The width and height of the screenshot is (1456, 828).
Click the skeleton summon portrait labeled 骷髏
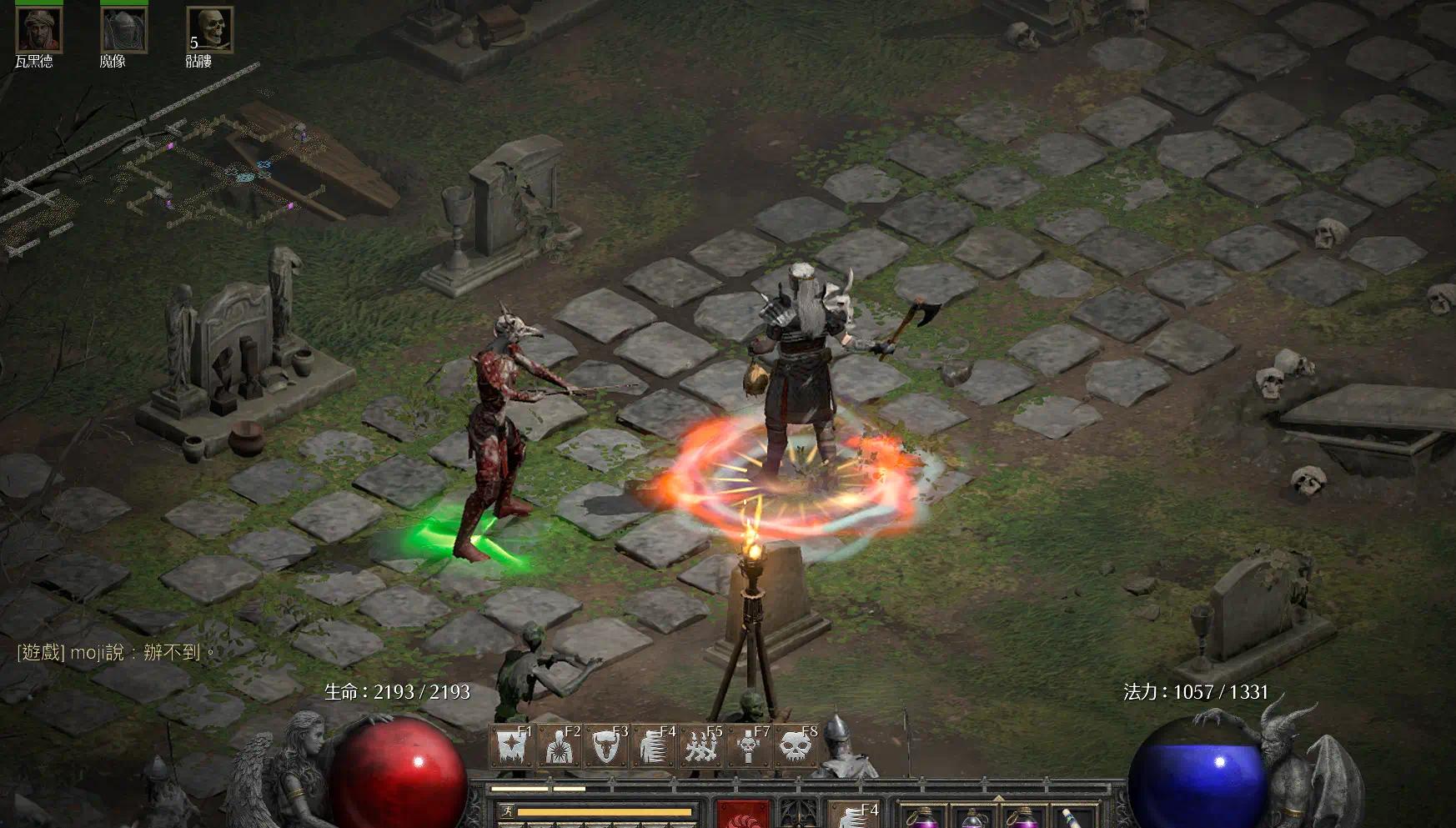[x=209, y=30]
